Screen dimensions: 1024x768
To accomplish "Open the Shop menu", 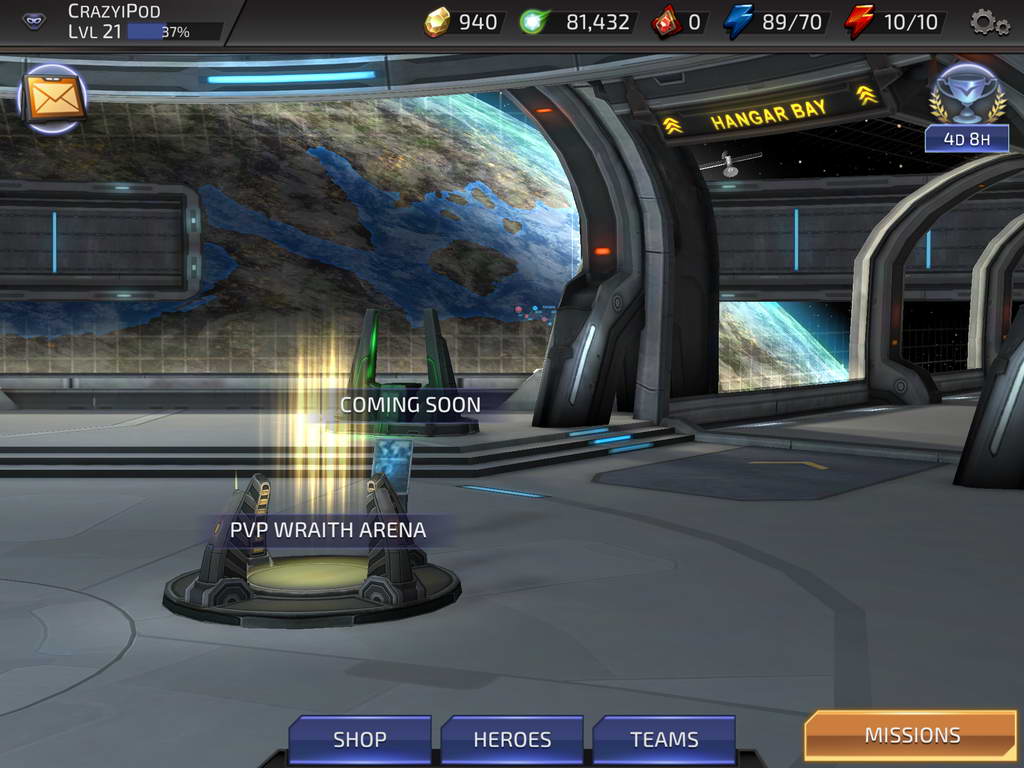I will click(x=360, y=739).
